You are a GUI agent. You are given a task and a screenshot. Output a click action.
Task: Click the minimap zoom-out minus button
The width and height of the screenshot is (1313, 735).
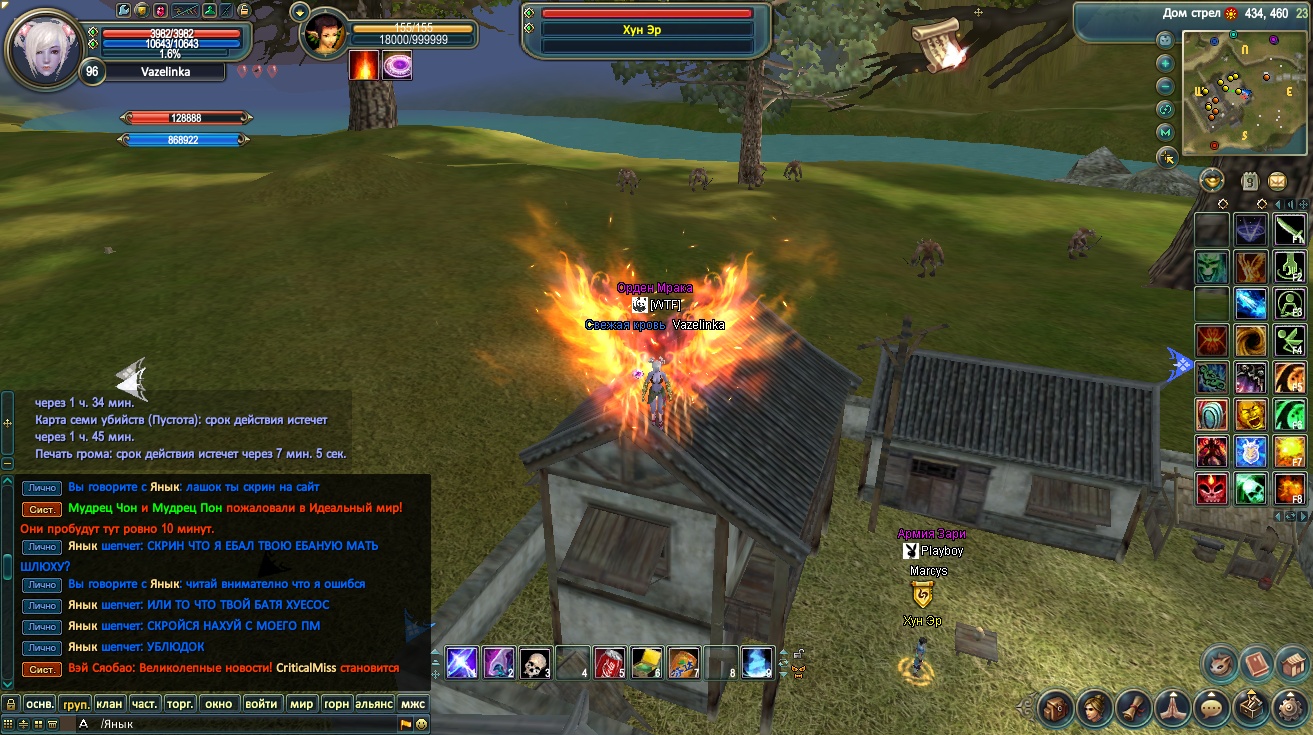pyautogui.click(x=1165, y=85)
